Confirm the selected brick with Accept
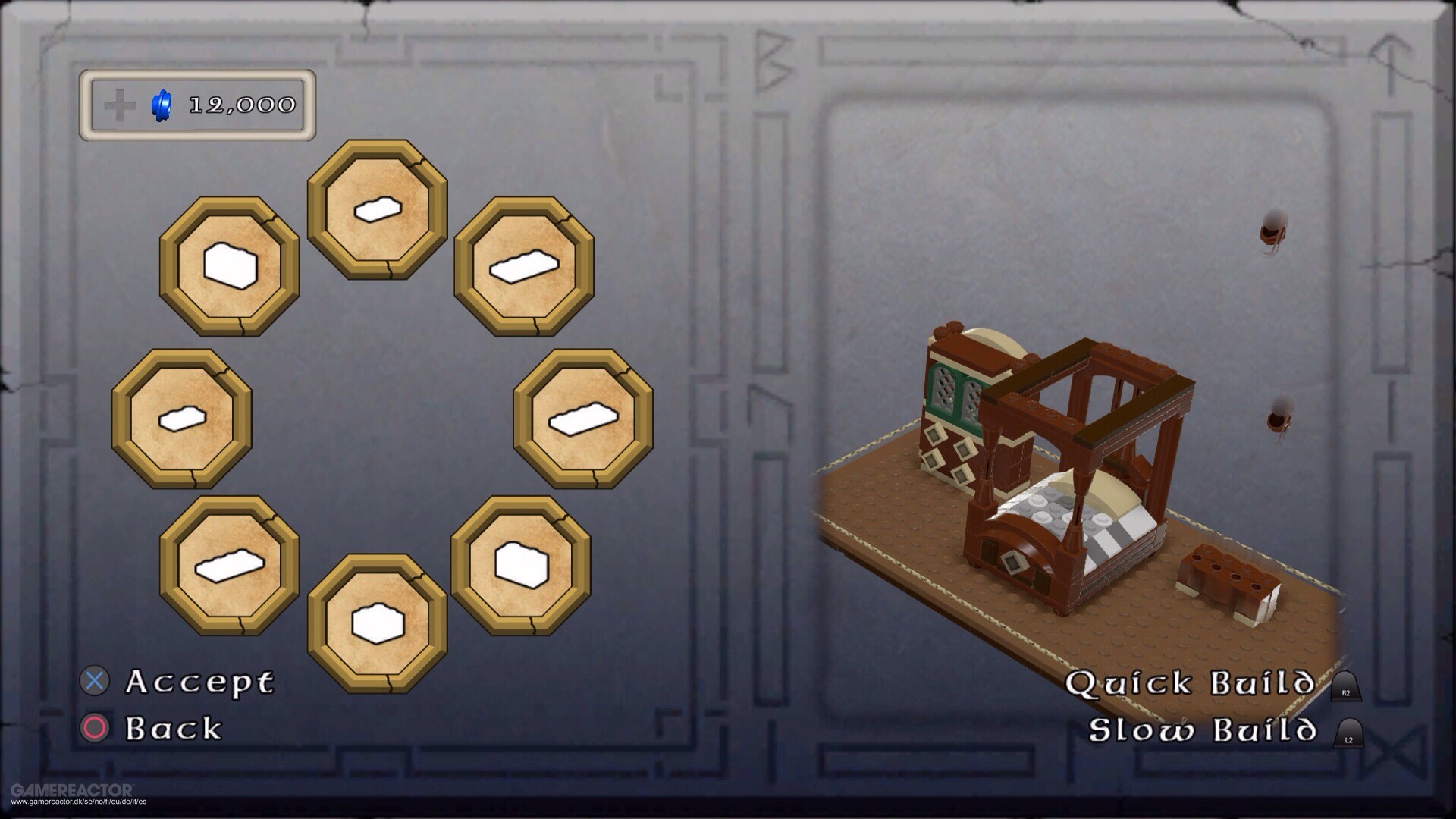The height and width of the screenshot is (819, 1456). (199, 682)
